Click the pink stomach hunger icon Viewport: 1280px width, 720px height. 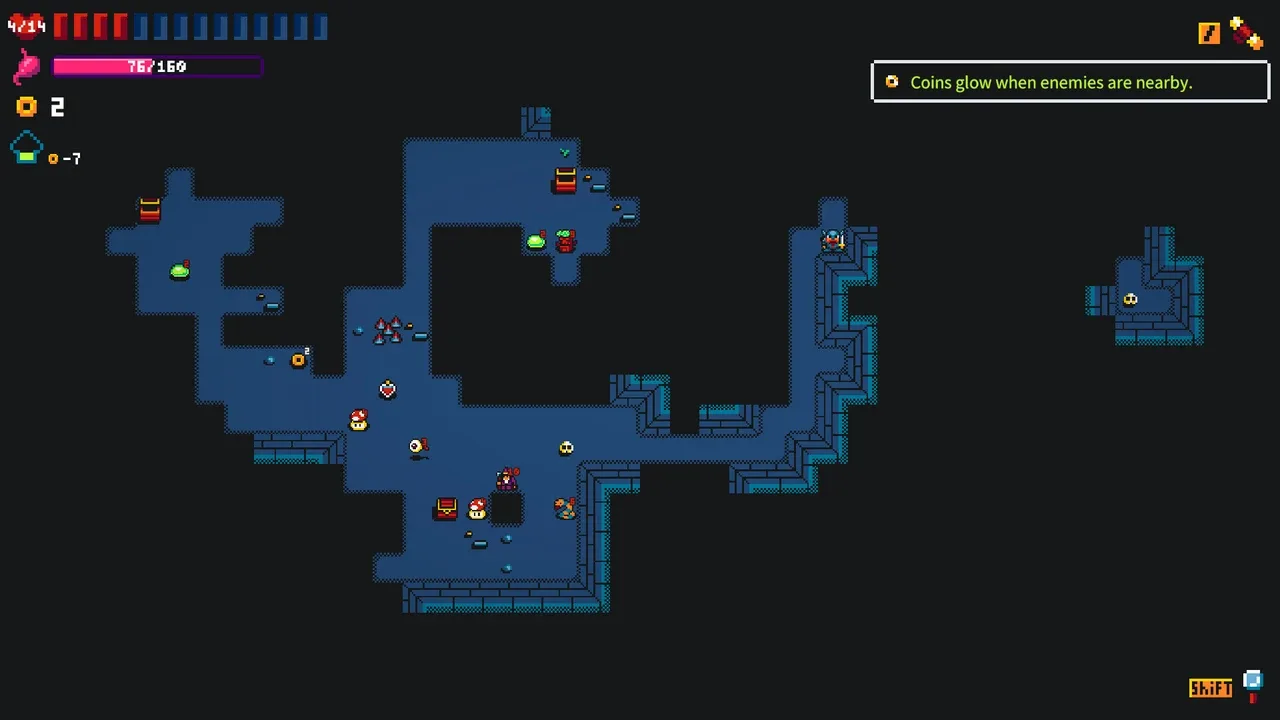tap(27, 67)
